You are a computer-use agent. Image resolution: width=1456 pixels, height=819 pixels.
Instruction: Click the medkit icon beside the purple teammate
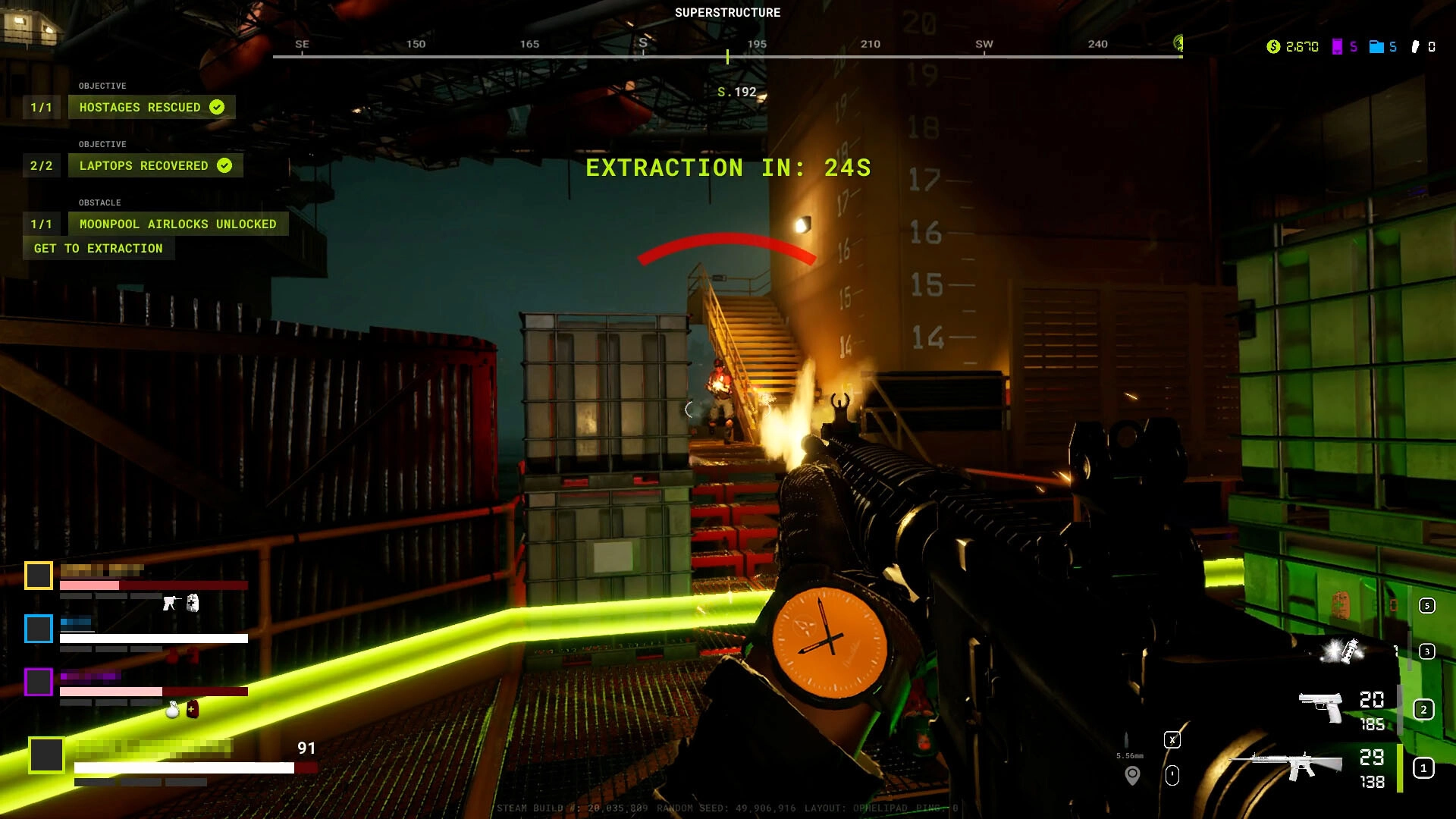coord(194,710)
